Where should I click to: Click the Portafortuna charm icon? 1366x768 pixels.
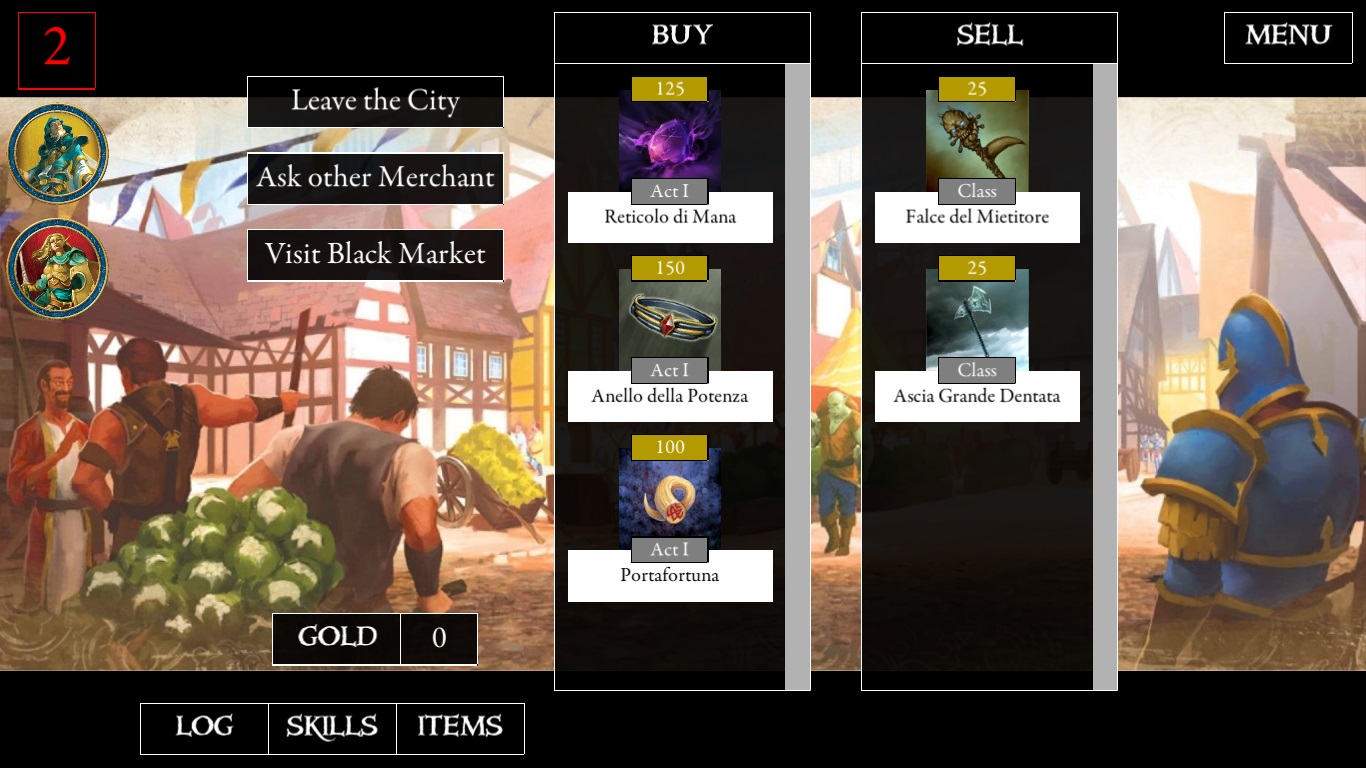669,497
